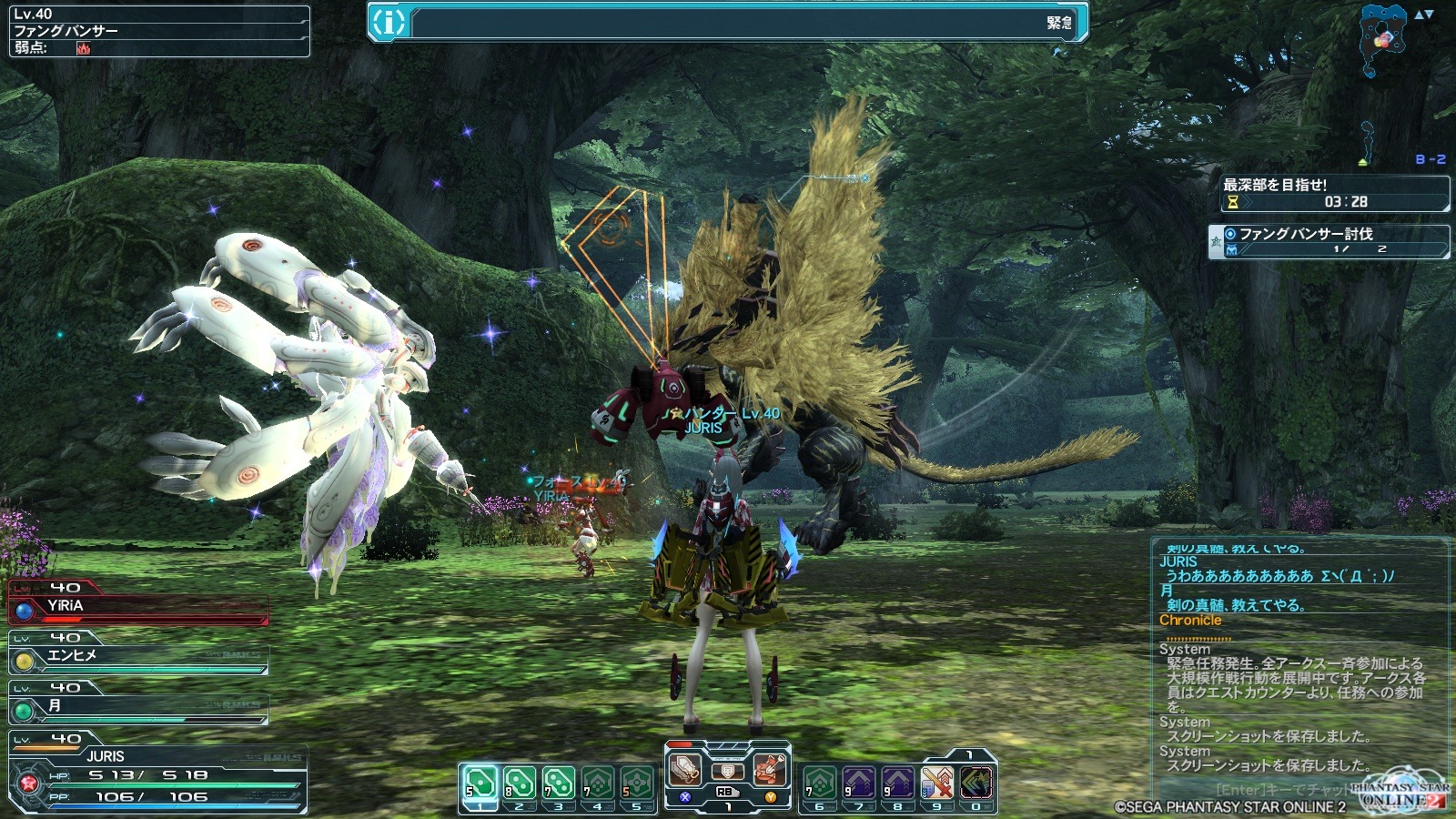Activate the purple arrow skill in slot 7
The image size is (1456, 819).
point(858,783)
